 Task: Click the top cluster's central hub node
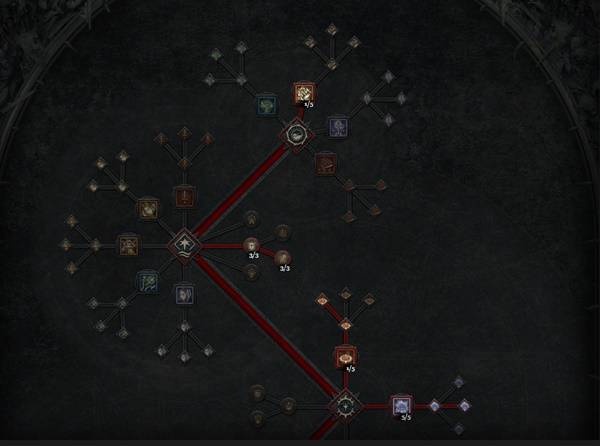[x=296, y=133]
